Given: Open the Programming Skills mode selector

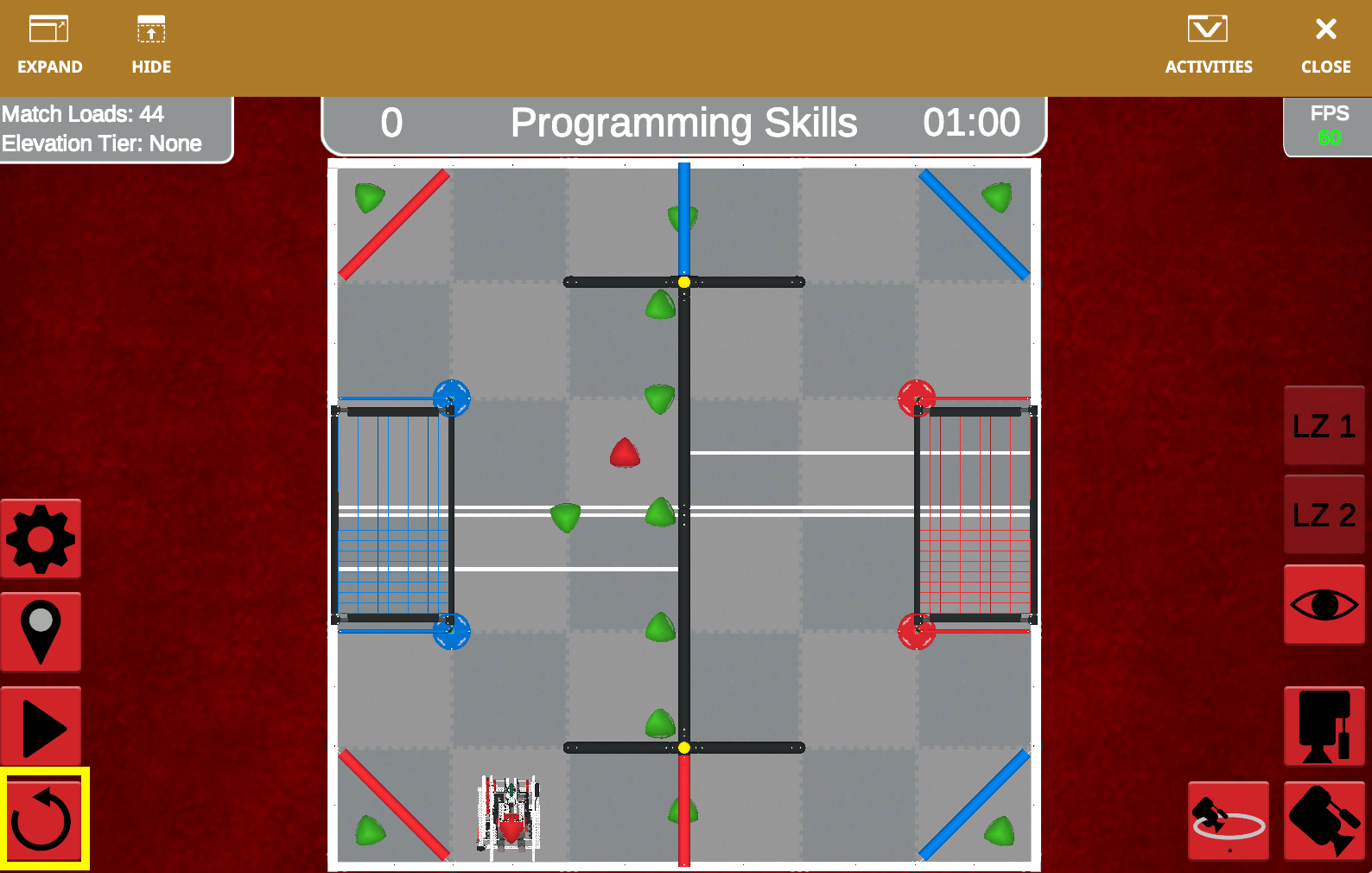Looking at the screenshot, I should (x=684, y=124).
